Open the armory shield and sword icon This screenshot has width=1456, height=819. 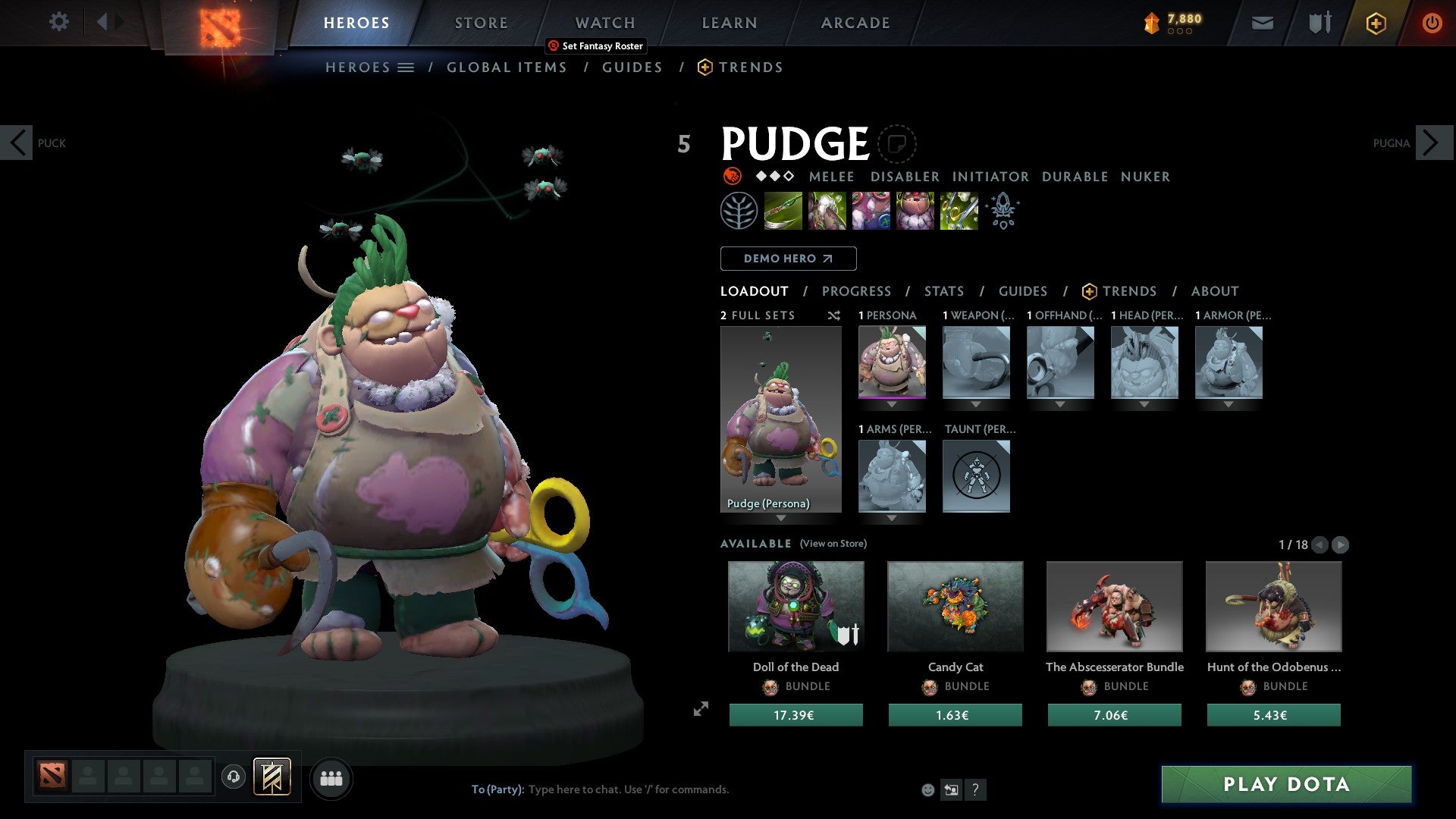pos(1319,22)
